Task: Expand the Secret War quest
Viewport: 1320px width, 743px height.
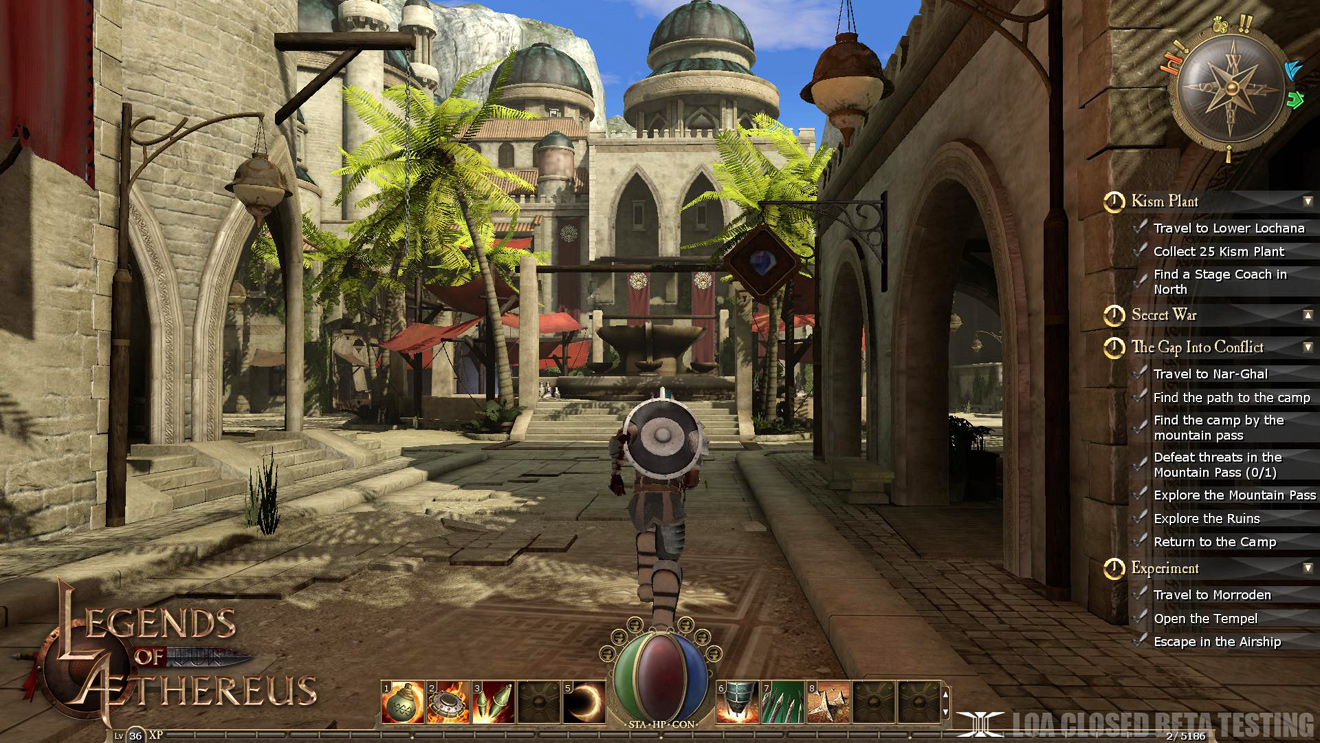Action: [x=1307, y=315]
